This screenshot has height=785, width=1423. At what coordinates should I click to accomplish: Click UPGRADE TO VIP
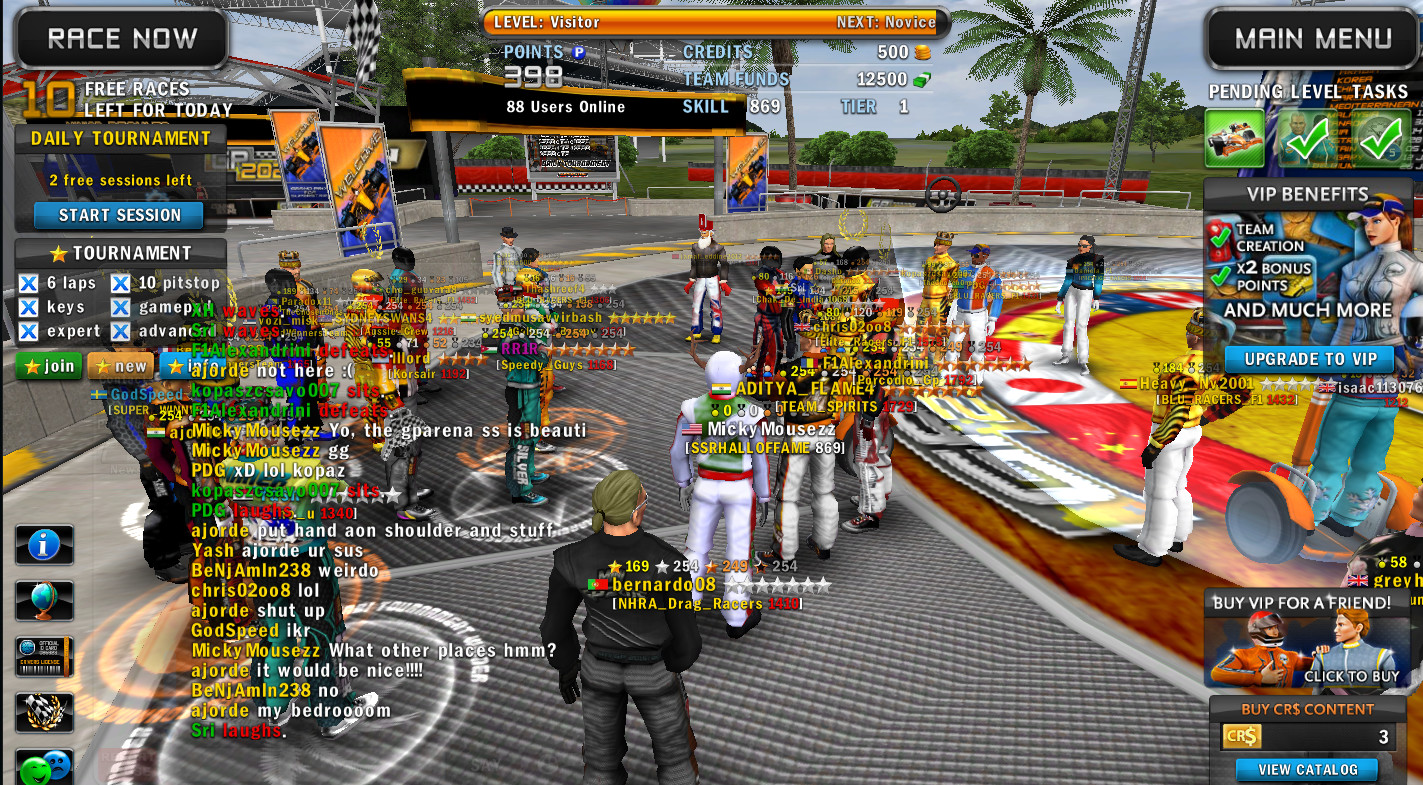tap(1310, 359)
